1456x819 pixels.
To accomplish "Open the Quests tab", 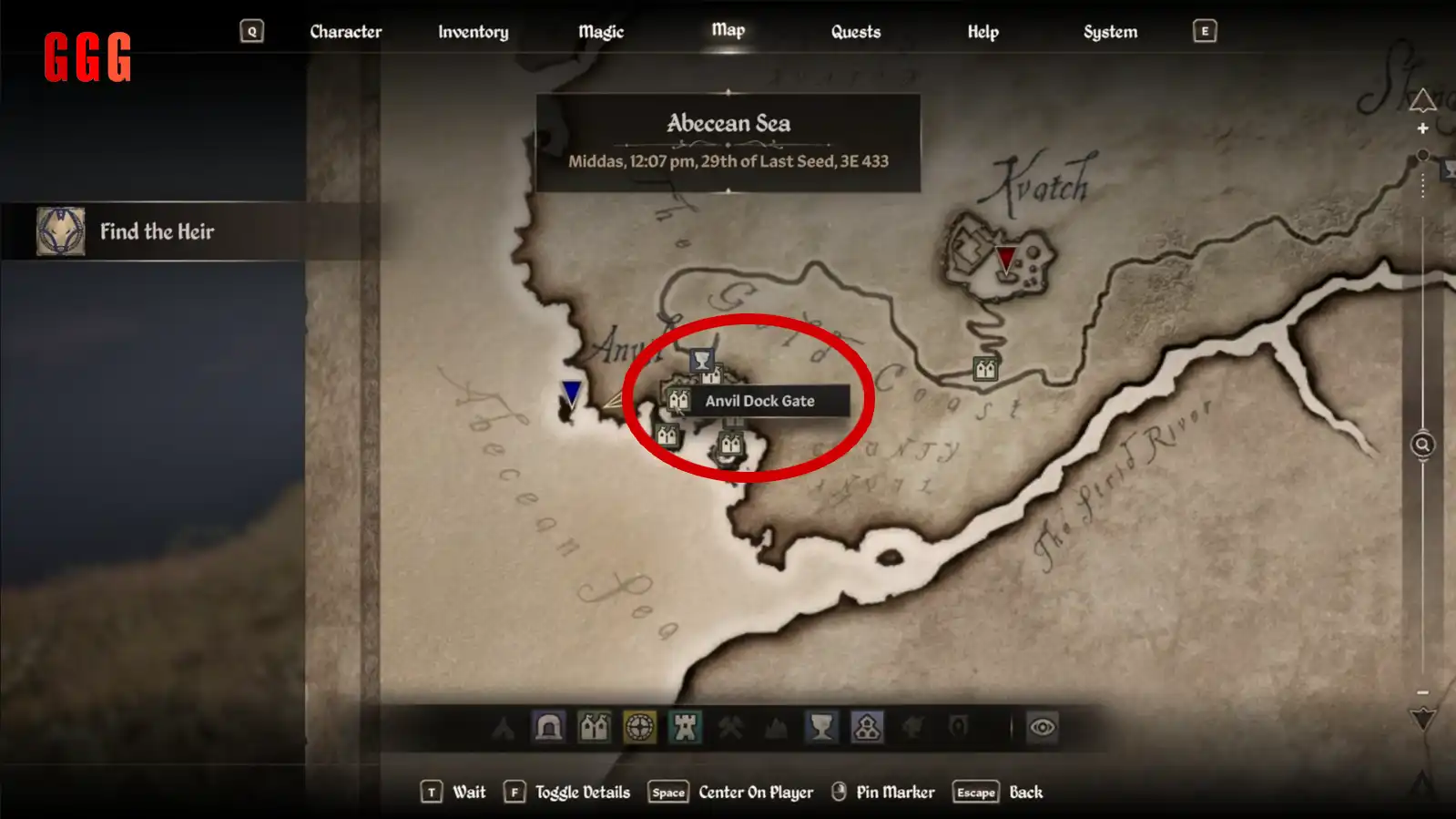I will 855,32.
